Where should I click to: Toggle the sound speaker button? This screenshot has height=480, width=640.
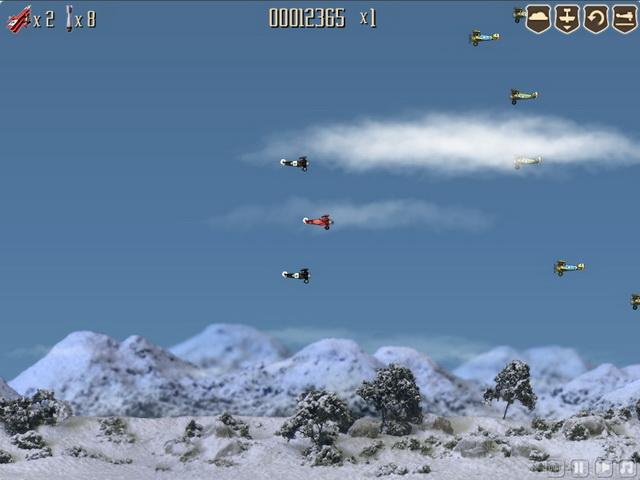tap(604, 467)
